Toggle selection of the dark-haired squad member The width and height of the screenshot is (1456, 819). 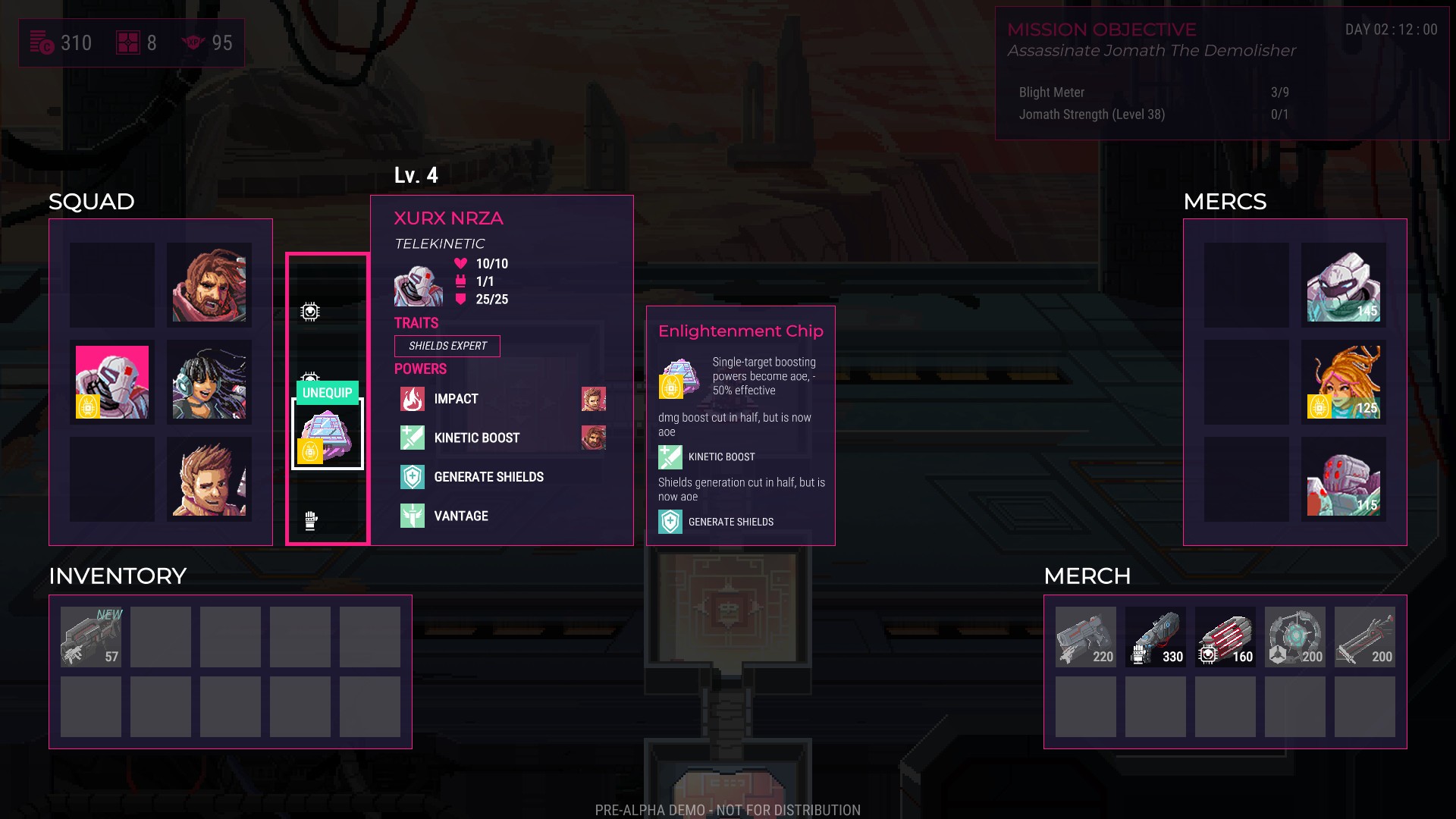pyautogui.click(x=209, y=382)
